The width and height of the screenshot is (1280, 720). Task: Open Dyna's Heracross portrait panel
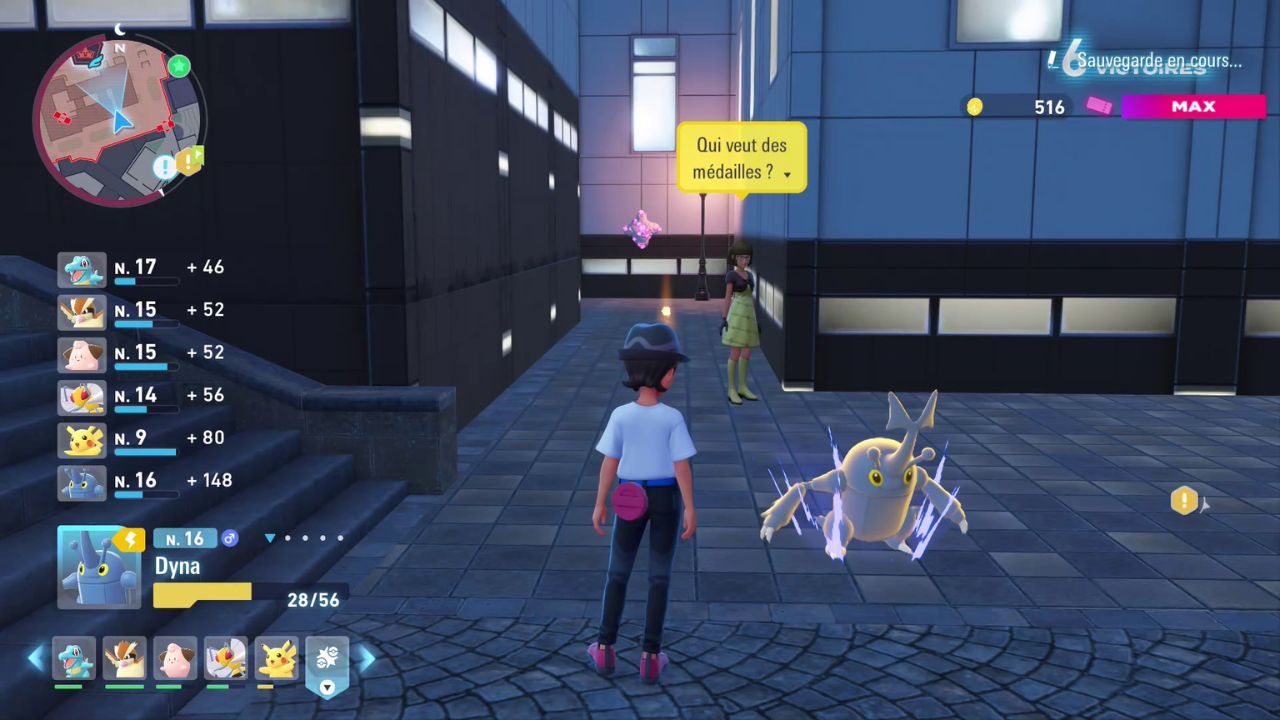coord(99,567)
